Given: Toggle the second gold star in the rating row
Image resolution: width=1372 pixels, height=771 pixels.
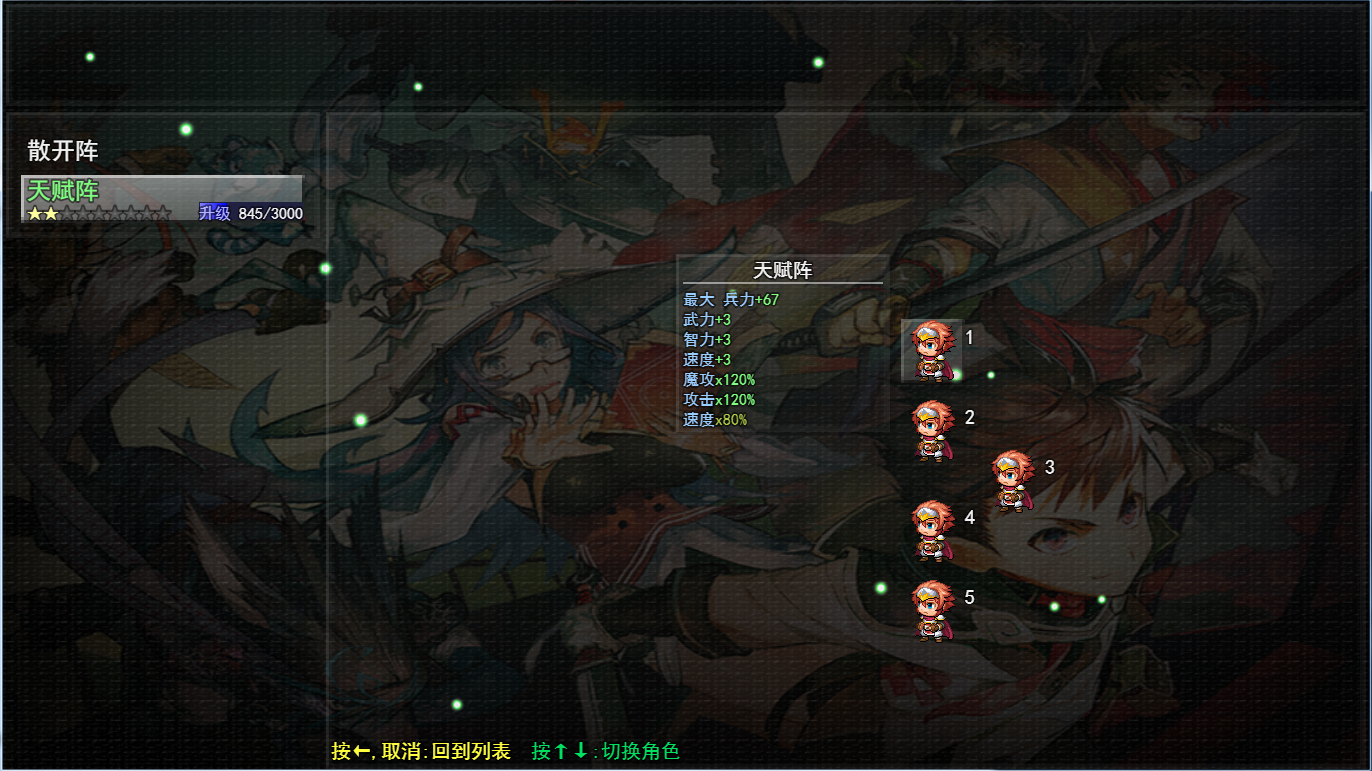Looking at the screenshot, I should point(50,212).
